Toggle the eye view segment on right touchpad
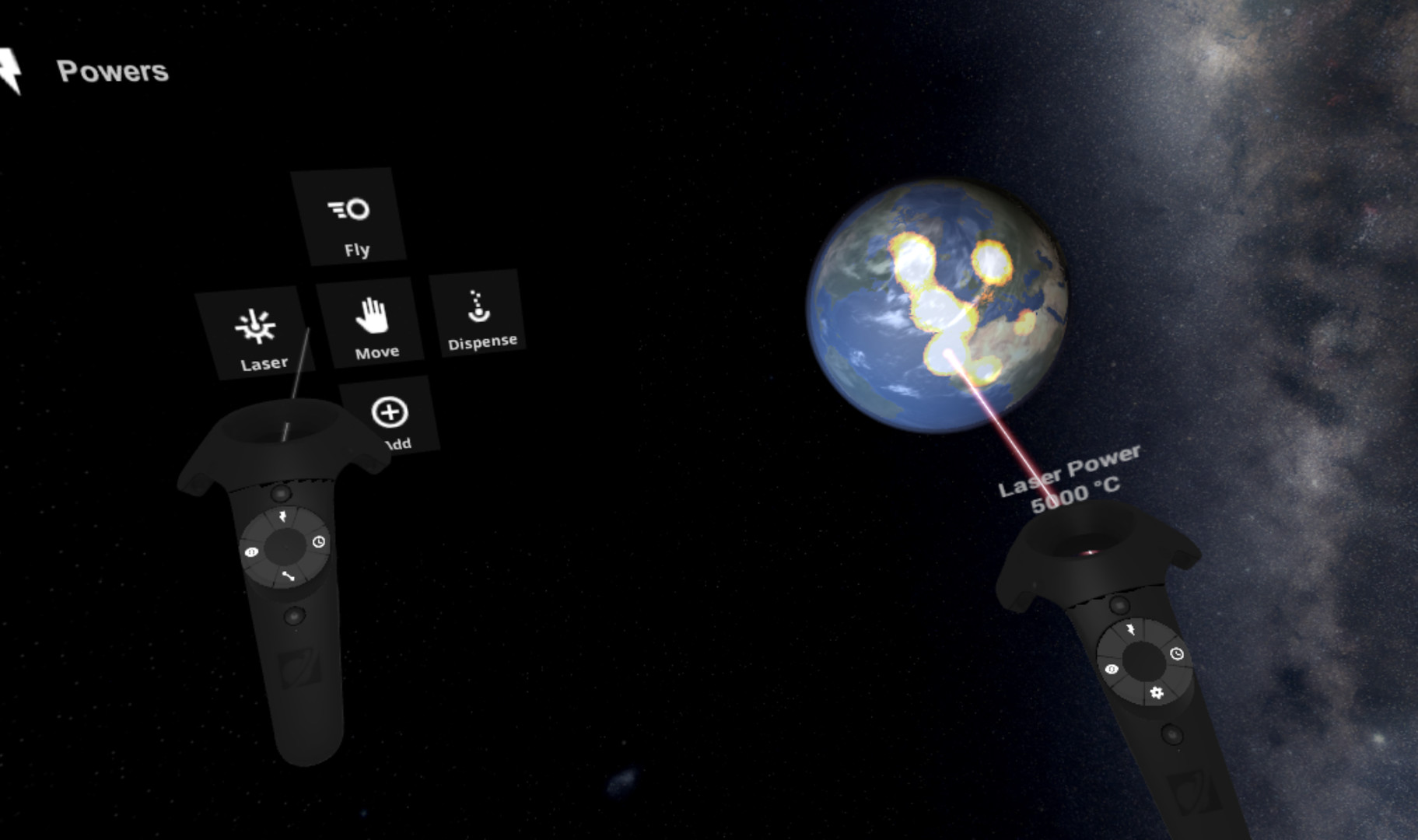This screenshot has height=840, width=1418. click(1112, 670)
